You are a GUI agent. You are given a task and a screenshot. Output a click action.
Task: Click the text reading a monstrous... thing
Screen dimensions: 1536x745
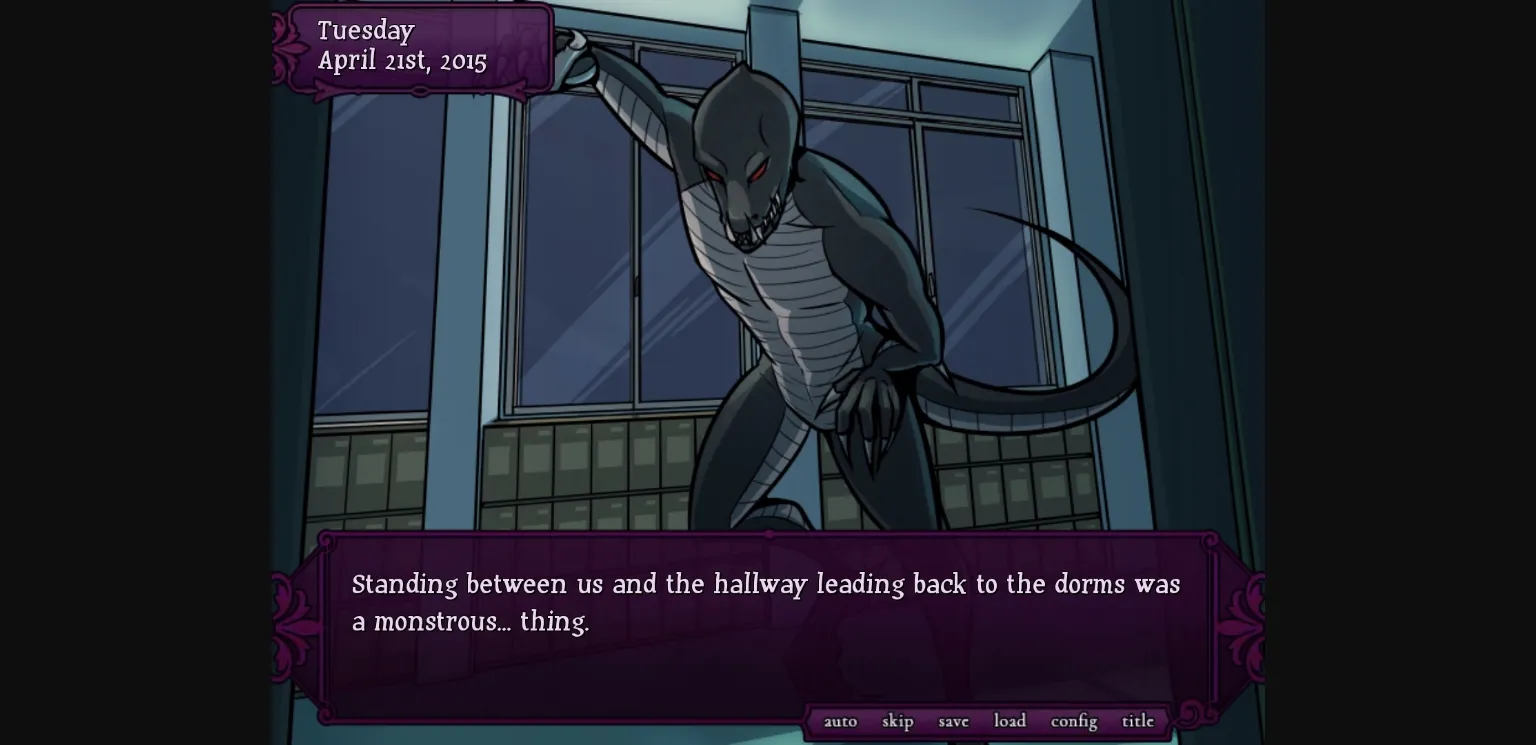point(470,620)
